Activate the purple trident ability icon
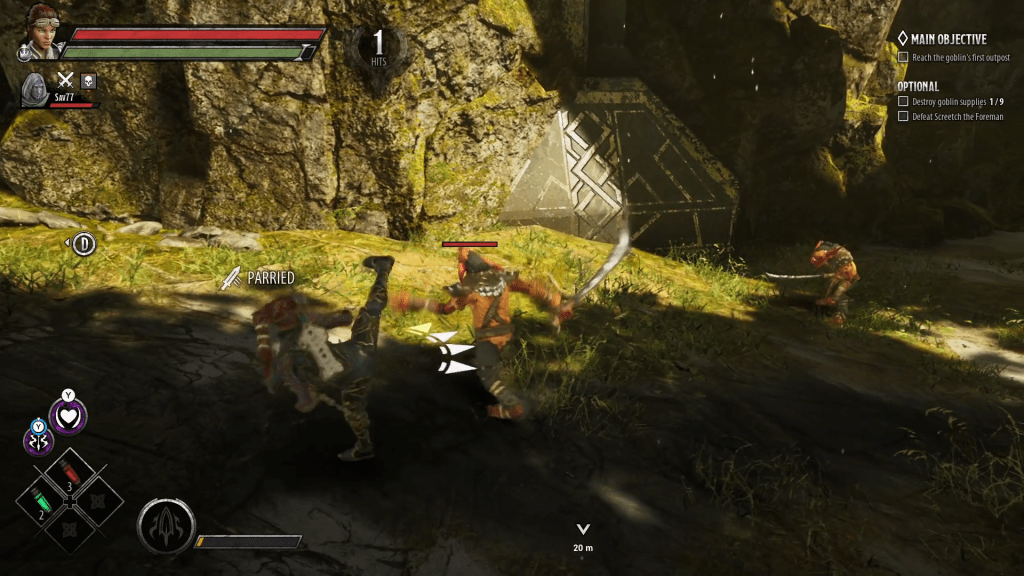This screenshot has height=576, width=1024. coord(39,439)
